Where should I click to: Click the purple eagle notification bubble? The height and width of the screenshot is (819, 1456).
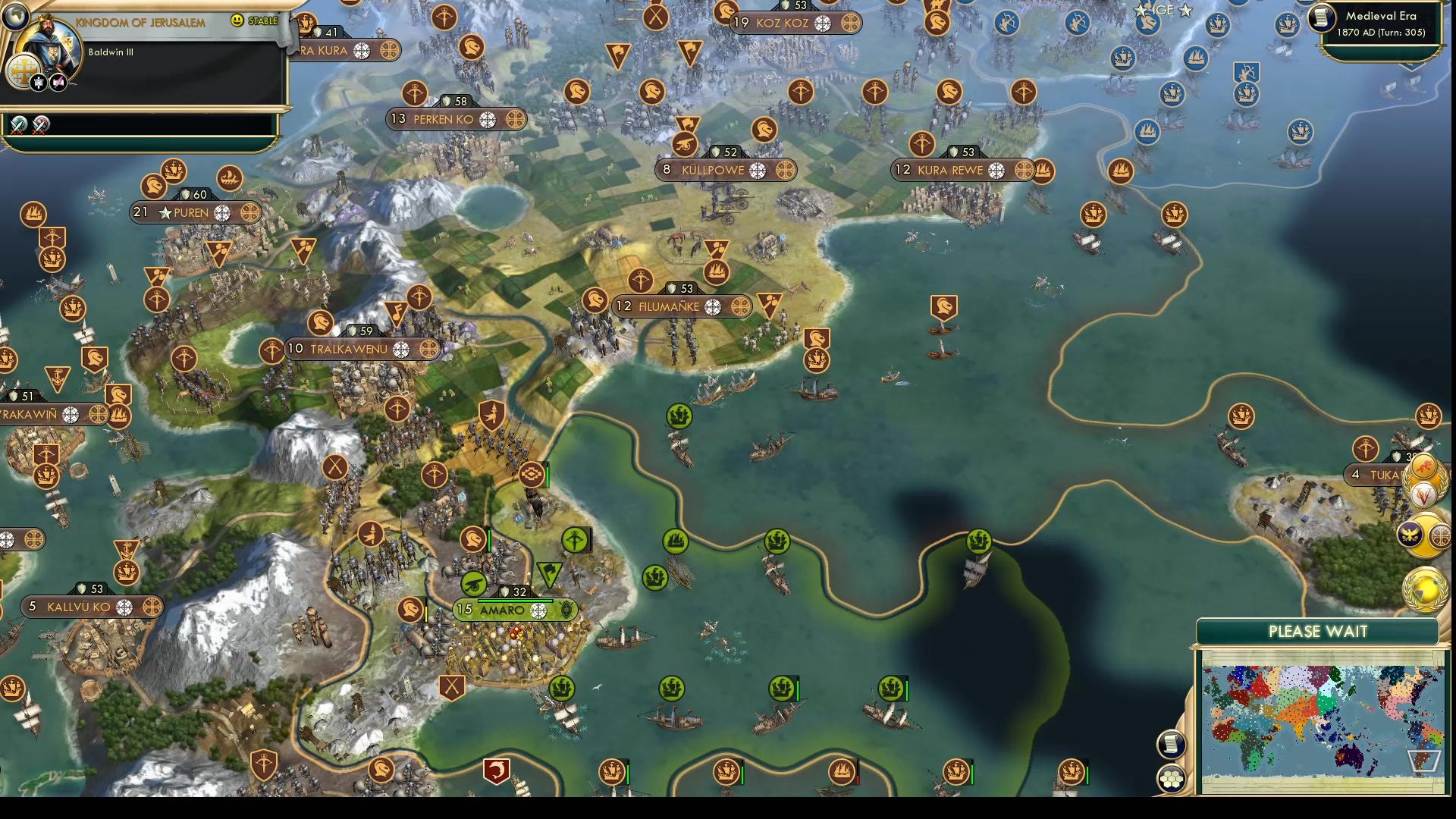1408,535
